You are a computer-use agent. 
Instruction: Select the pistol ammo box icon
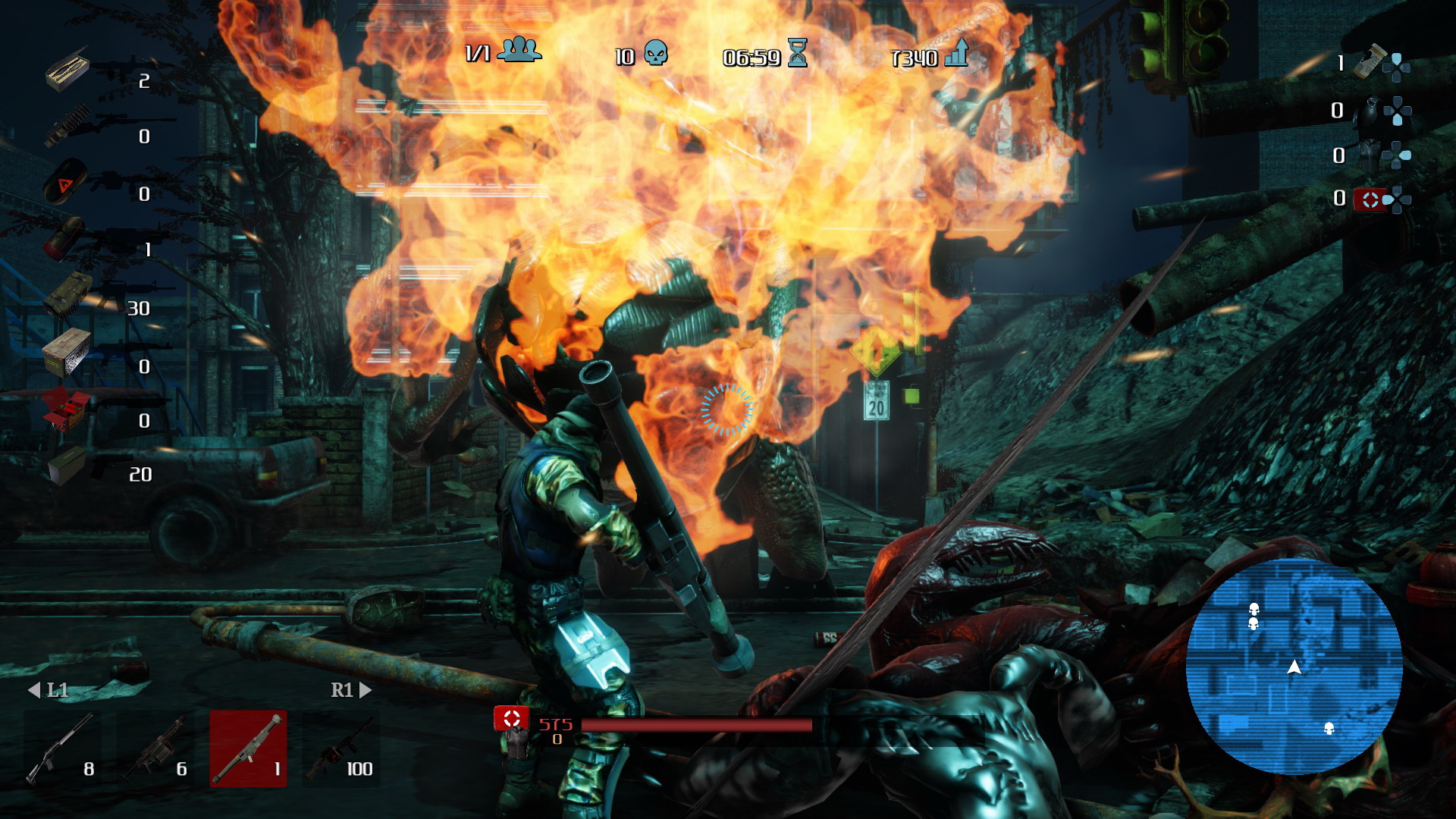tap(67, 464)
